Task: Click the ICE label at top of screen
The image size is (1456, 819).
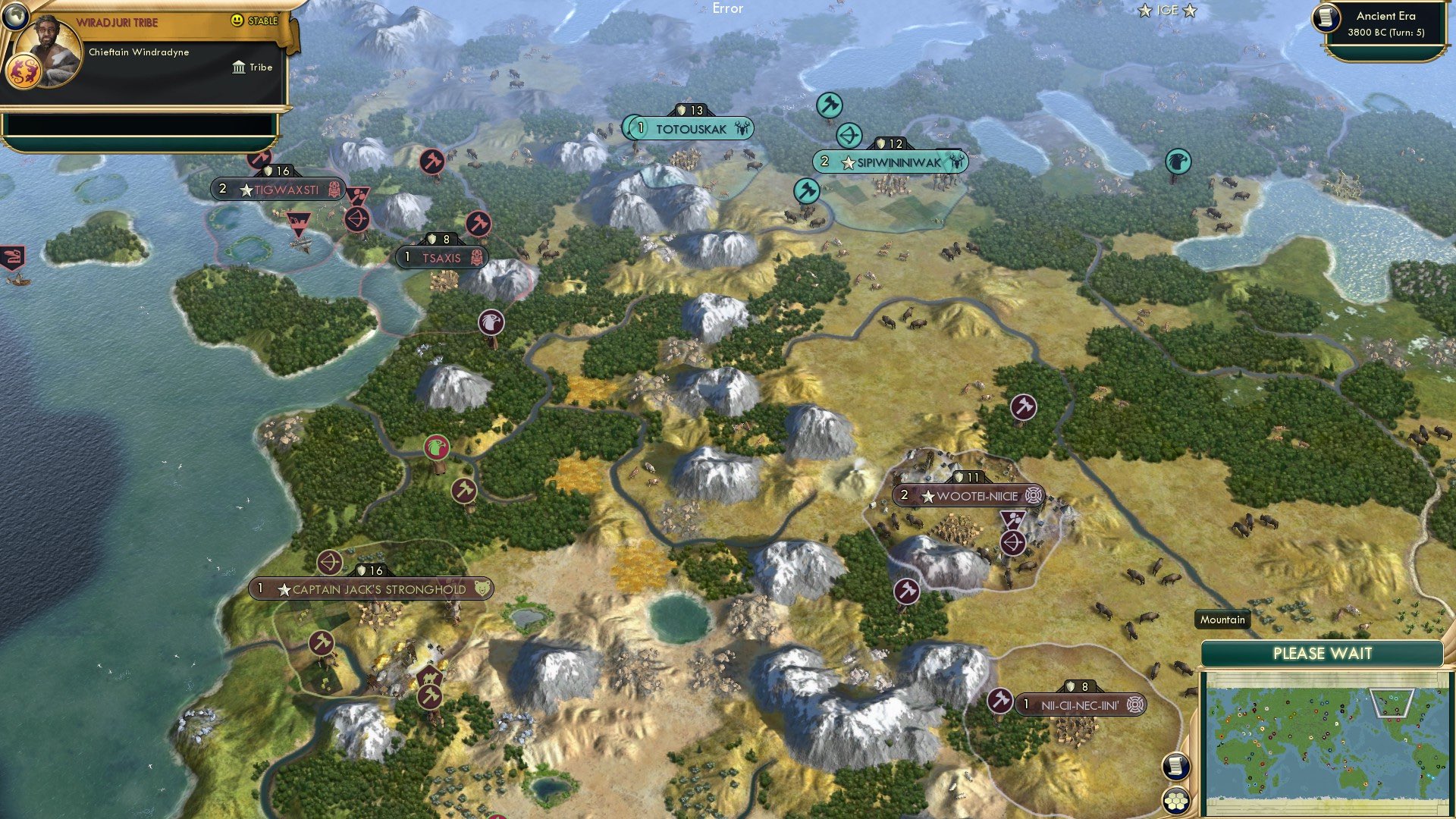Action: pyautogui.click(x=1166, y=11)
